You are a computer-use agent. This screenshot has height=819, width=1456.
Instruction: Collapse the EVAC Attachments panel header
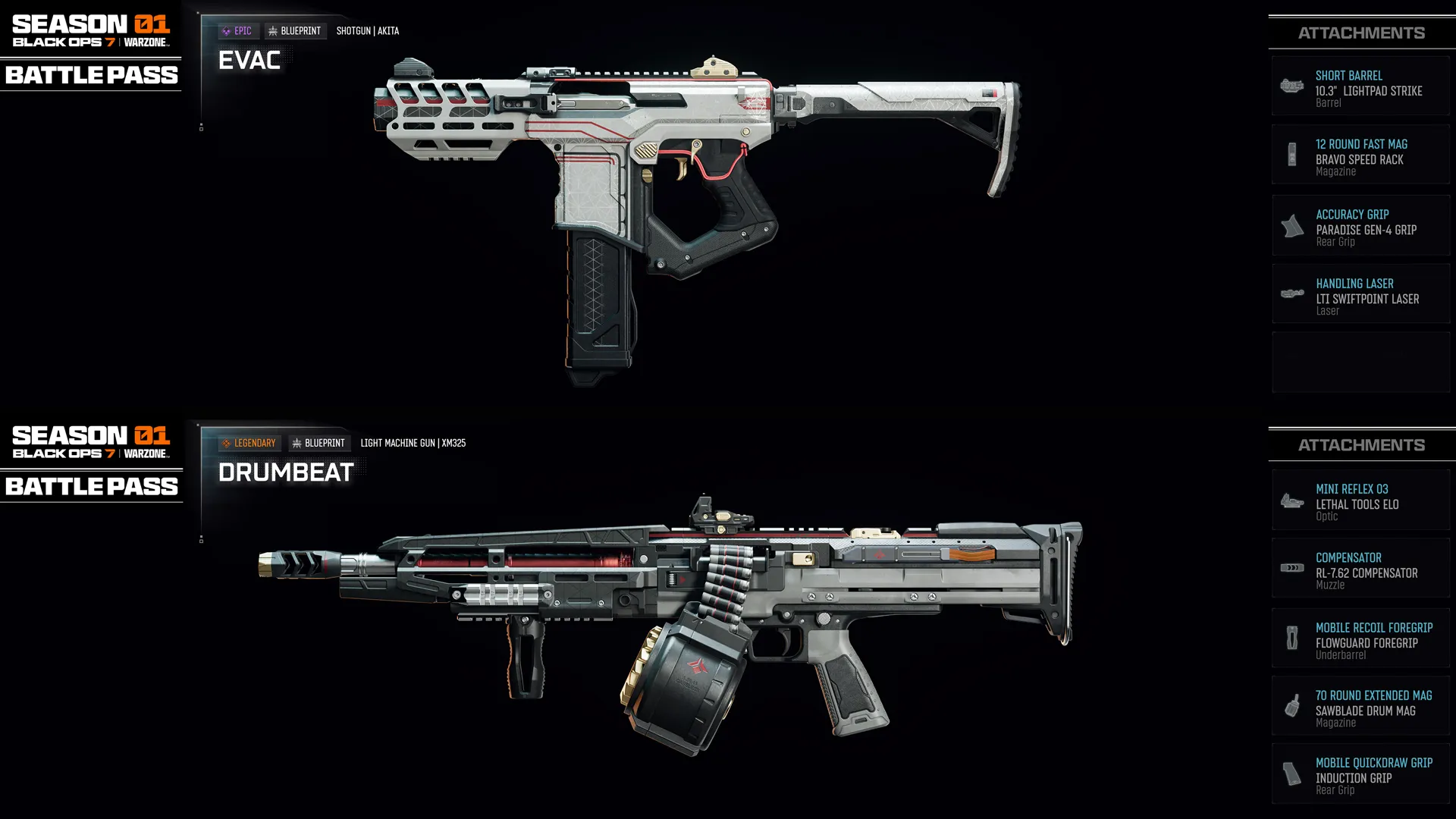pos(1360,32)
